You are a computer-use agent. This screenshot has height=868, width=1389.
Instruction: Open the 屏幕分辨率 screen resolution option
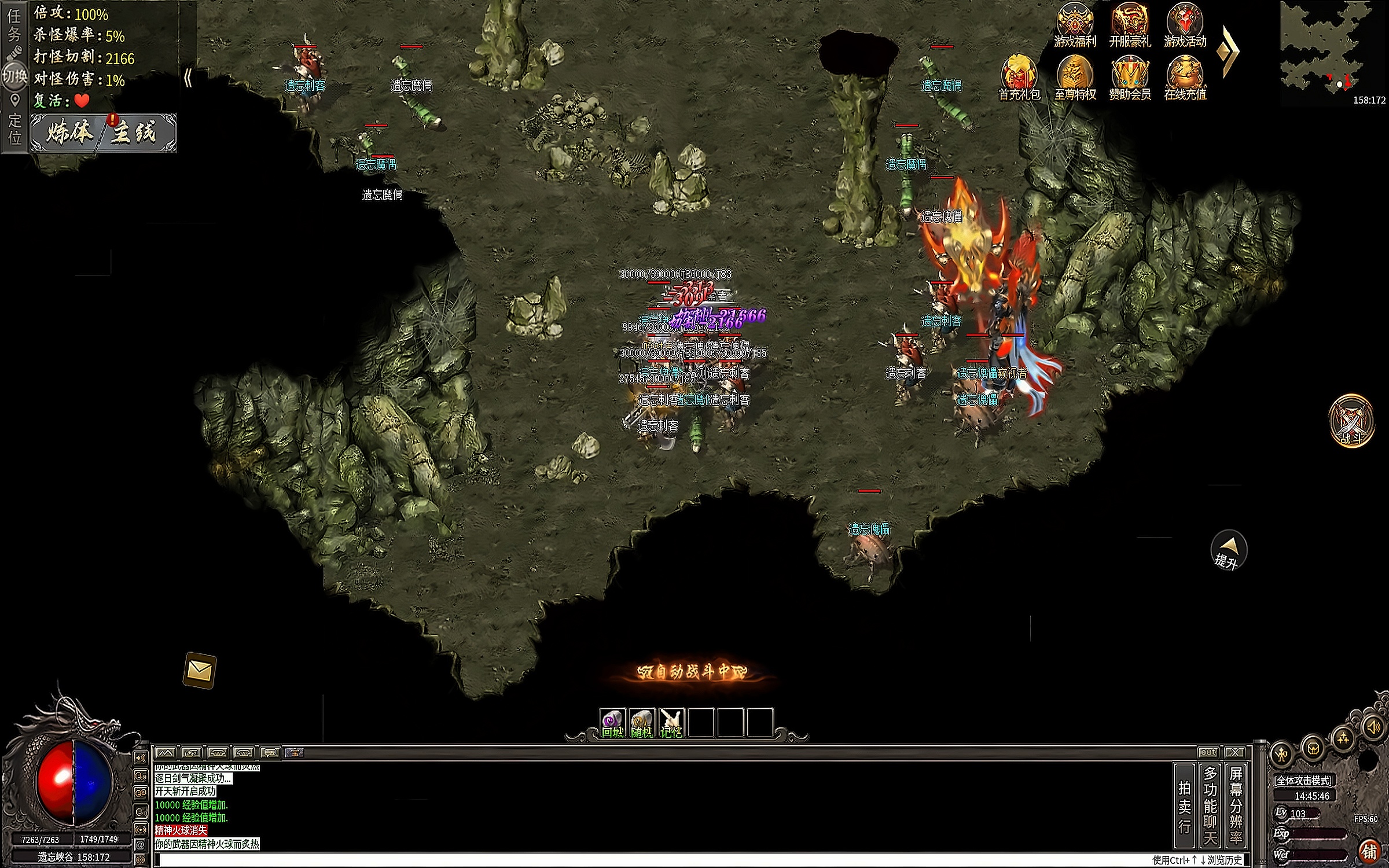(1236, 806)
